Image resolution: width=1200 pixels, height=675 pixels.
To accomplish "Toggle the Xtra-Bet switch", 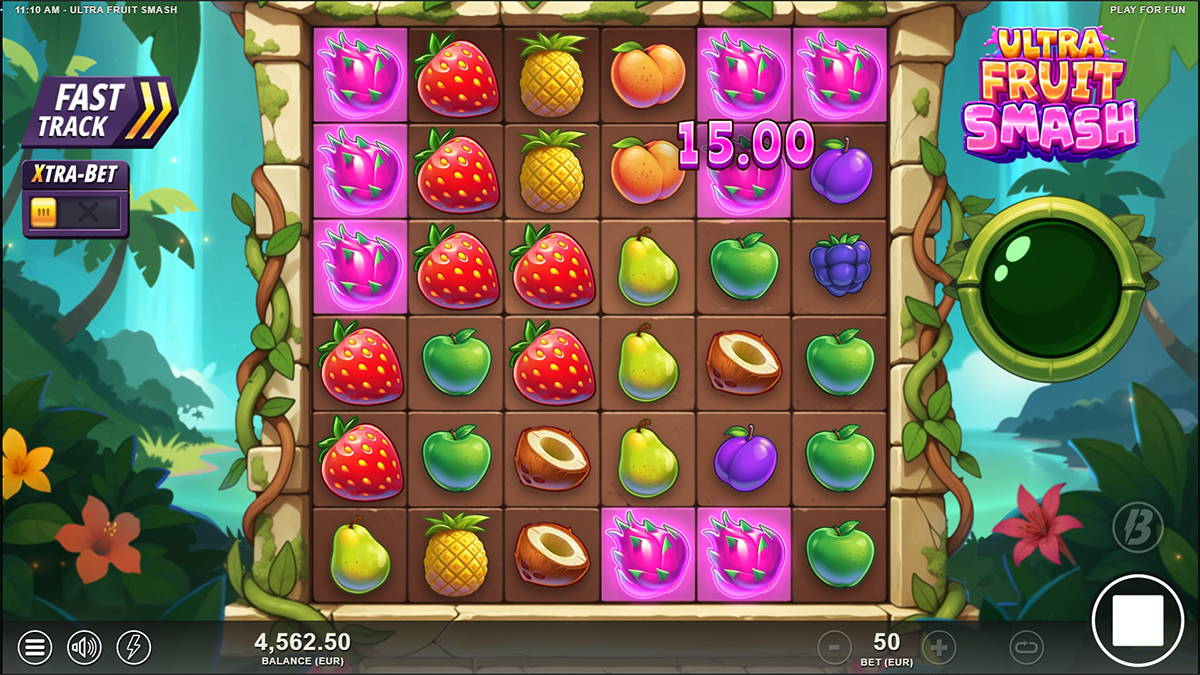I will (x=76, y=212).
